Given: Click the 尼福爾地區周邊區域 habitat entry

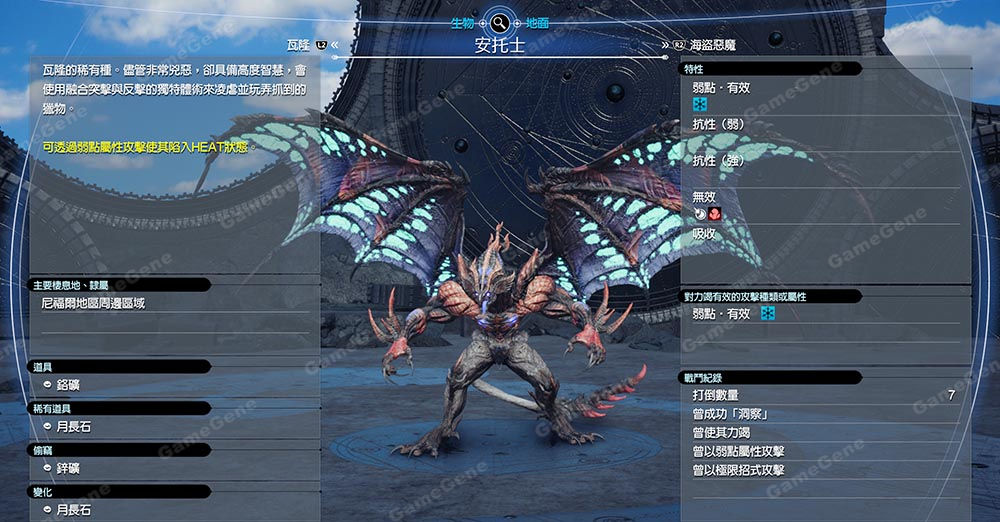Looking at the screenshot, I should click(93, 302).
